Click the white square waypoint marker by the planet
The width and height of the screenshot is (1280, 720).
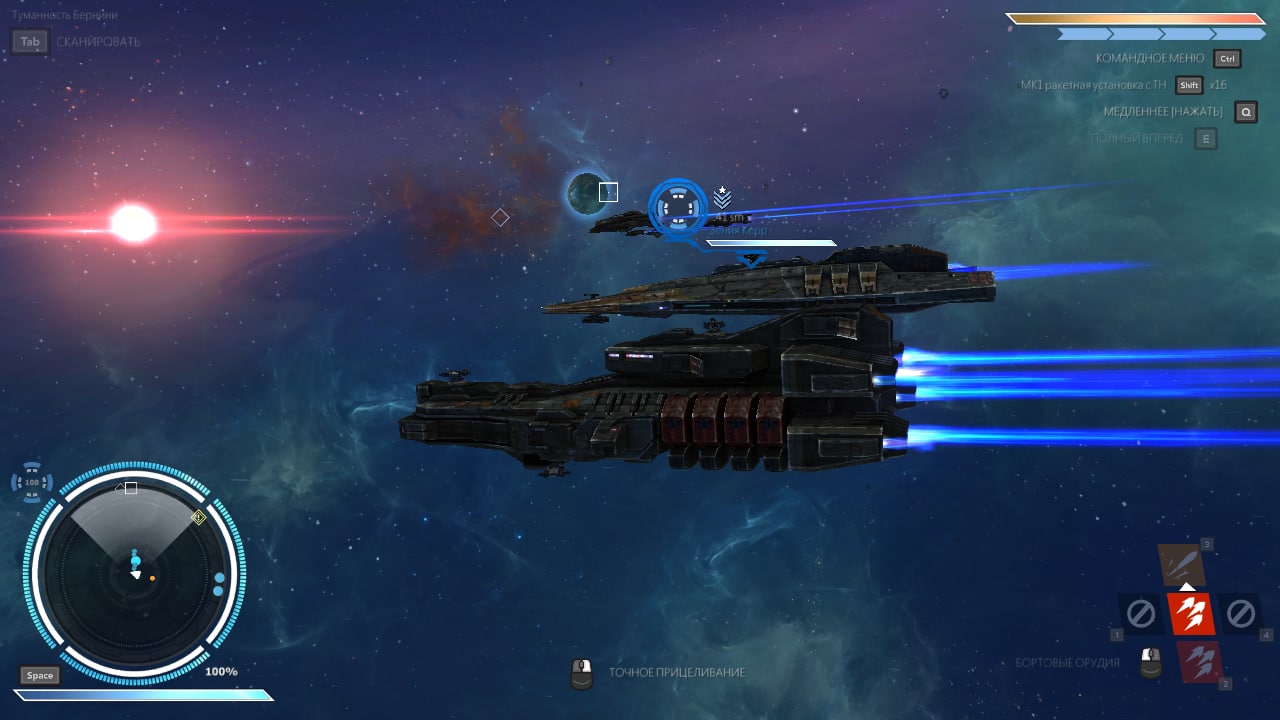click(x=608, y=192)
